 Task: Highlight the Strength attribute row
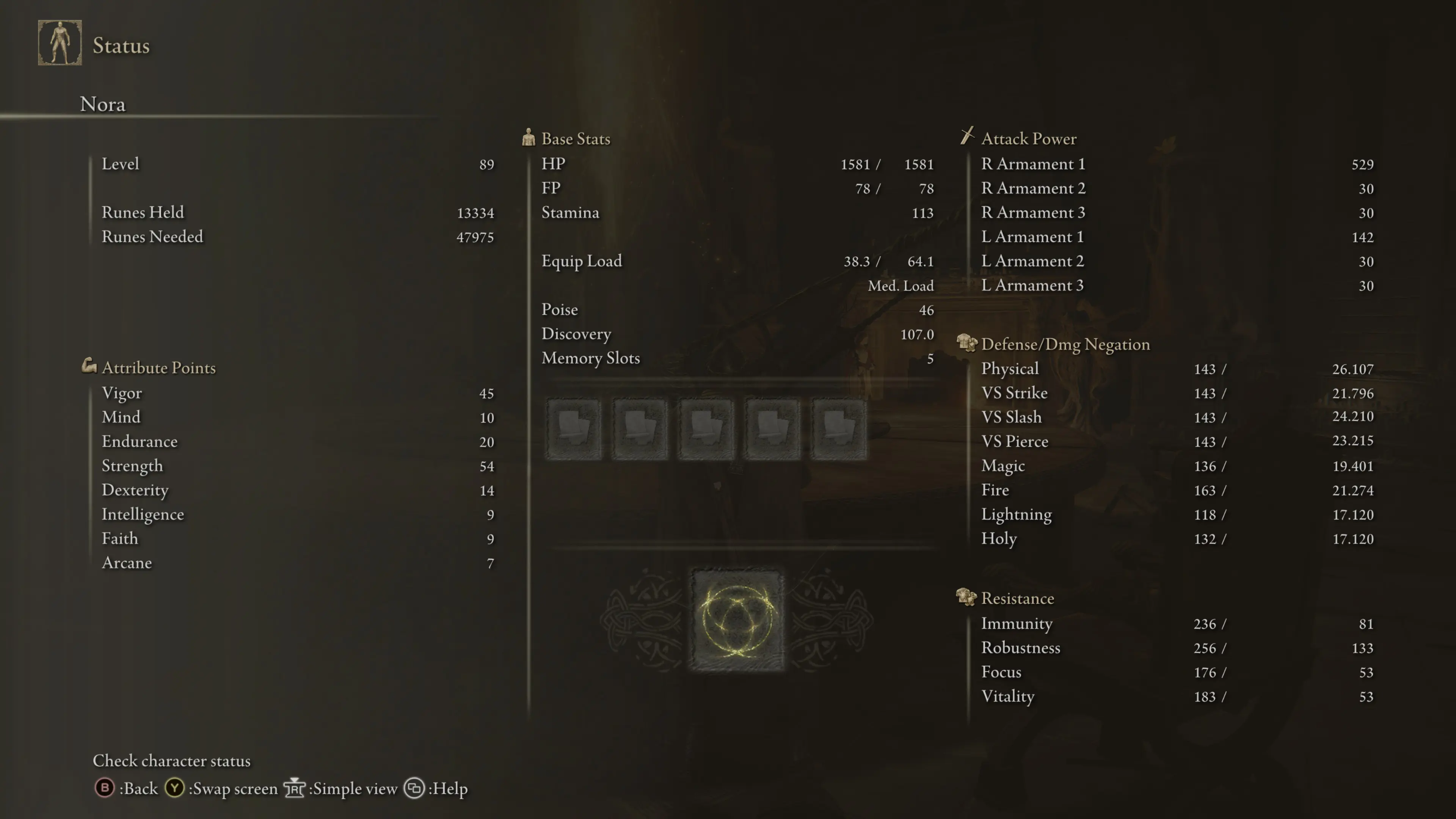pos(297,466)
